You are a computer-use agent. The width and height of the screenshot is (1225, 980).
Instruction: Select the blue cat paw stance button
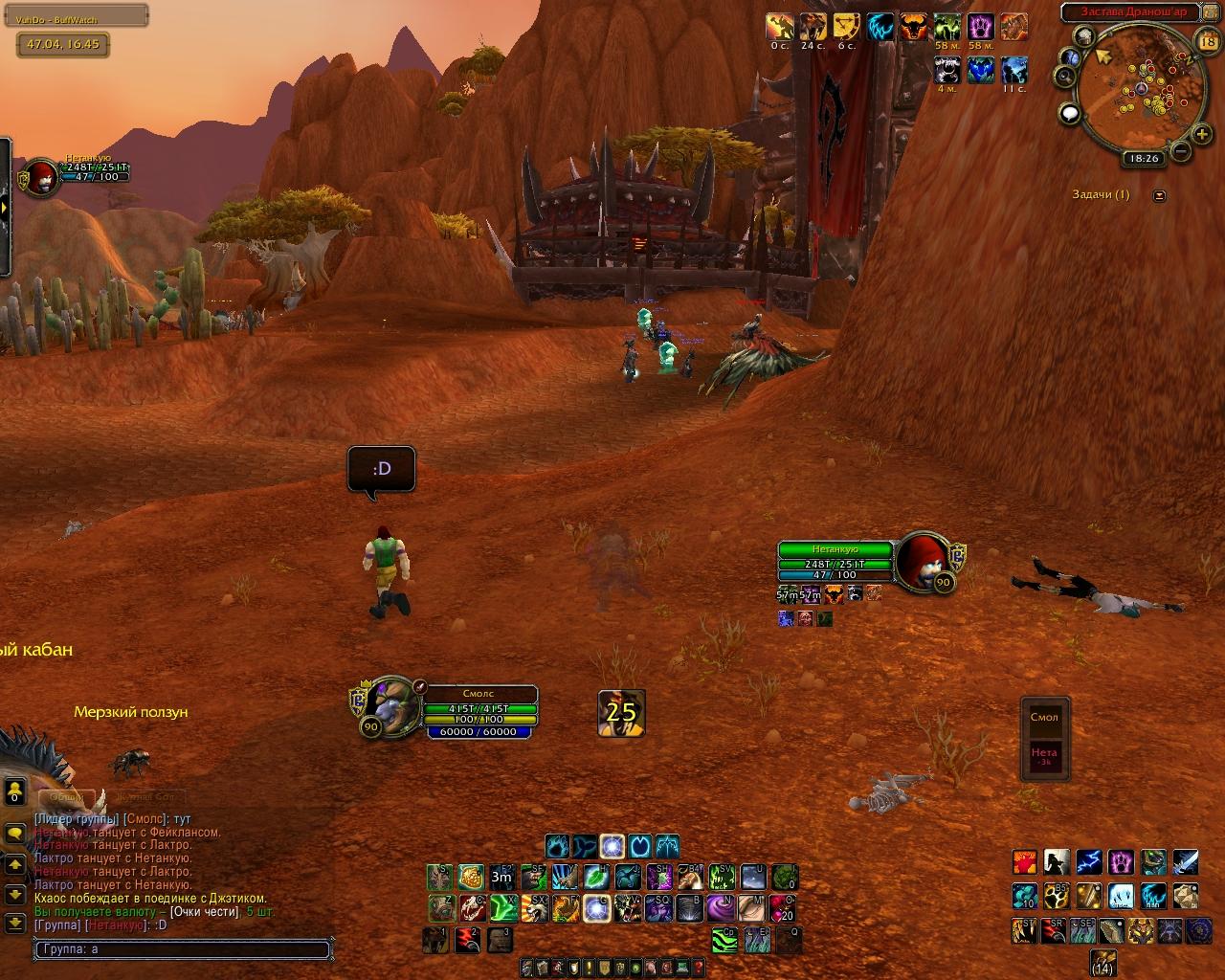[558, 846]
